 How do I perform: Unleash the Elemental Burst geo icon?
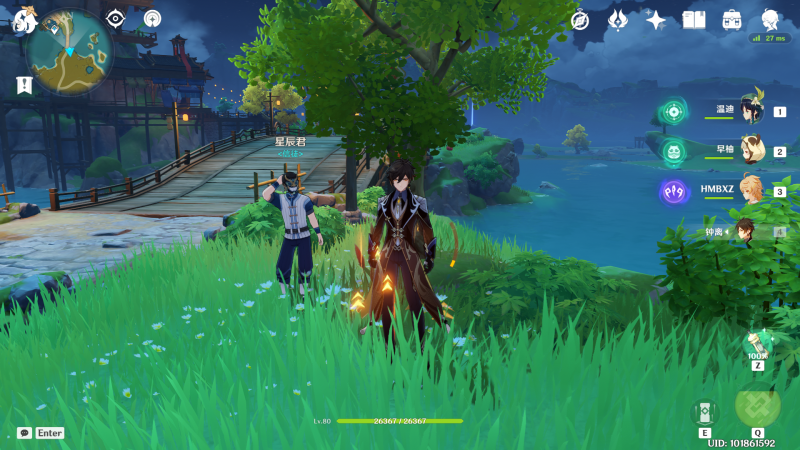(757, 405)
